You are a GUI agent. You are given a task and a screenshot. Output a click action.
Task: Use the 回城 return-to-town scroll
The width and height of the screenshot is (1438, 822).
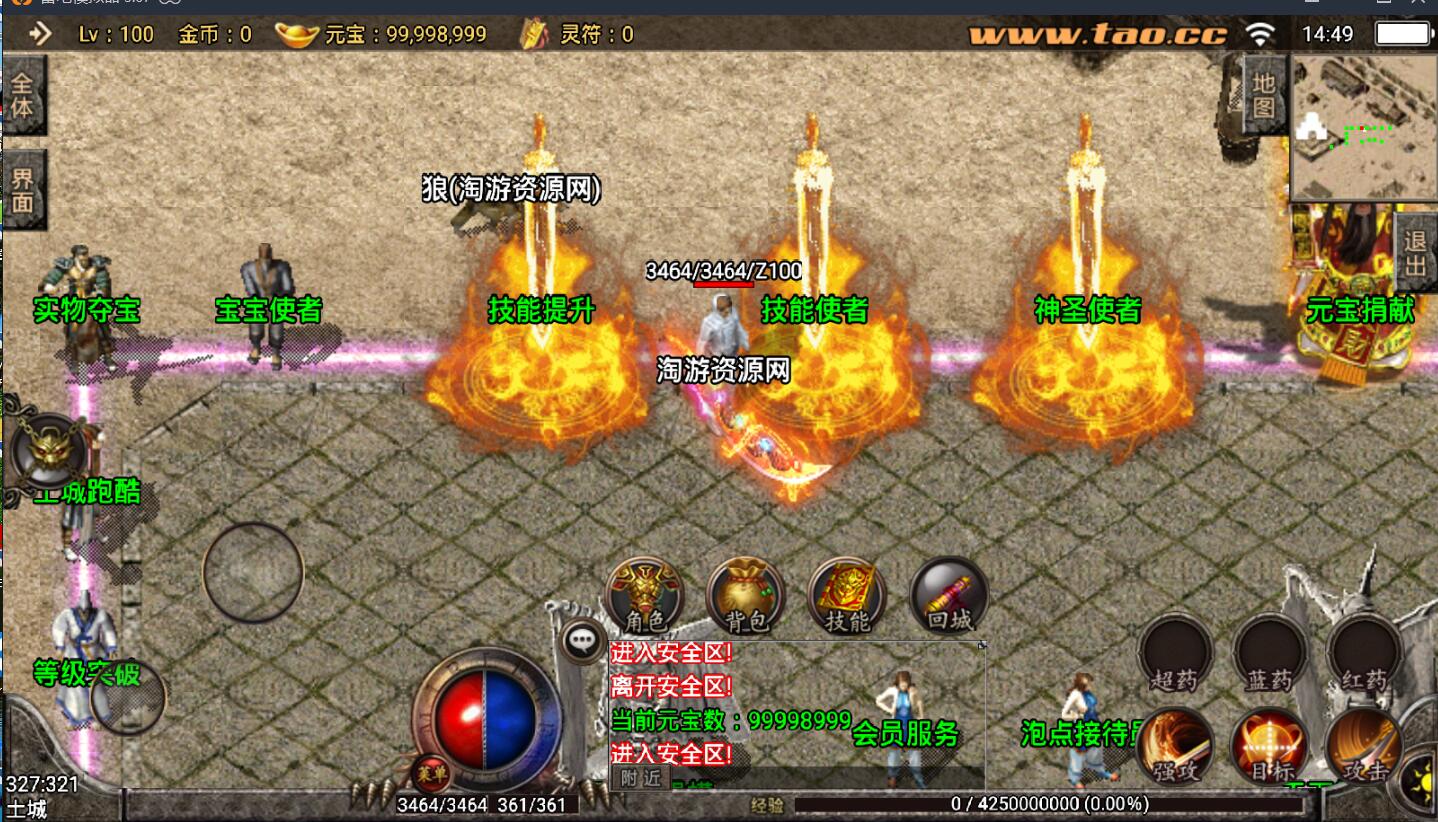[x=949, y=596]
